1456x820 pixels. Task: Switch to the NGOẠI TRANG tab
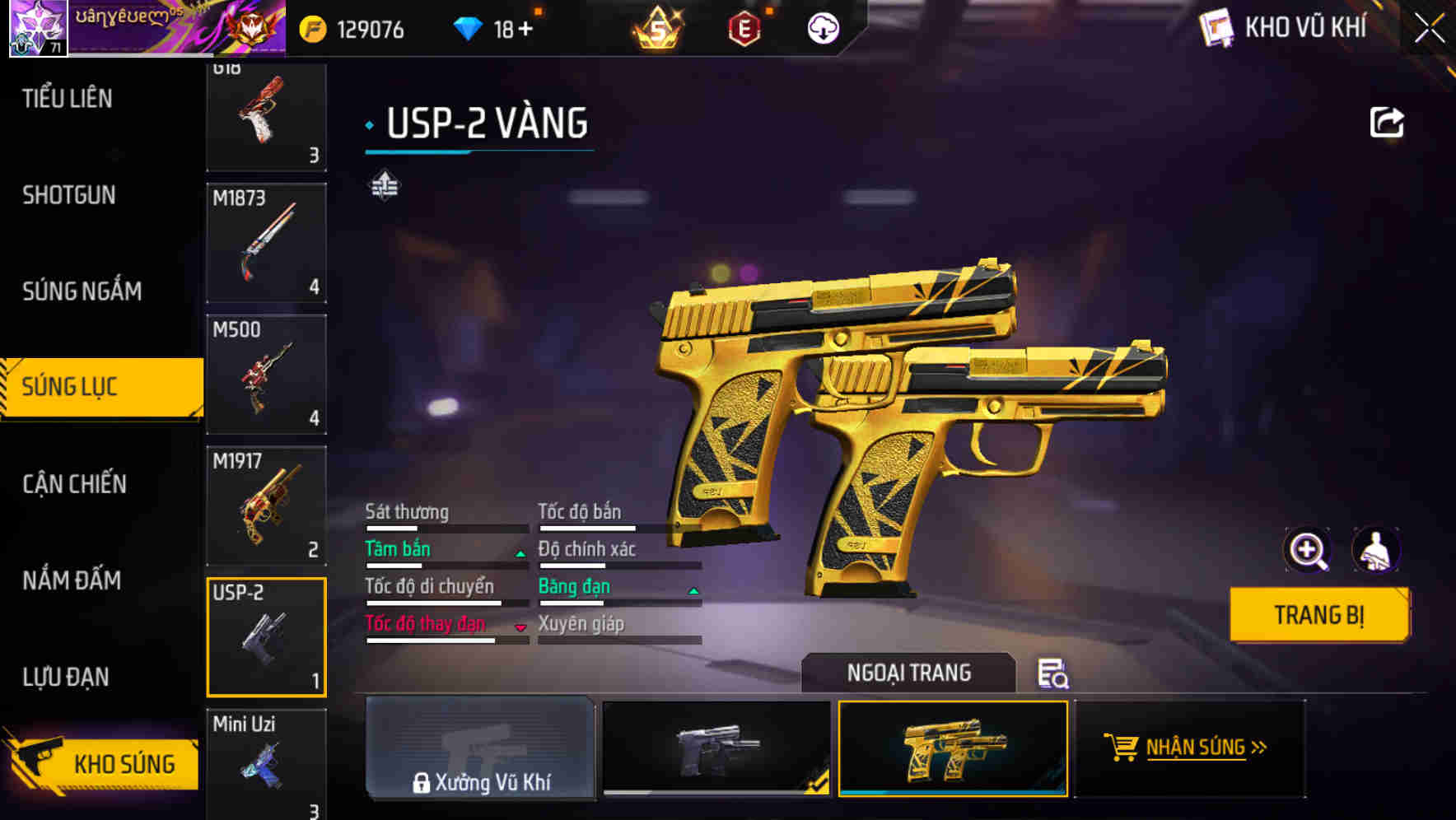tap(909, 673)
